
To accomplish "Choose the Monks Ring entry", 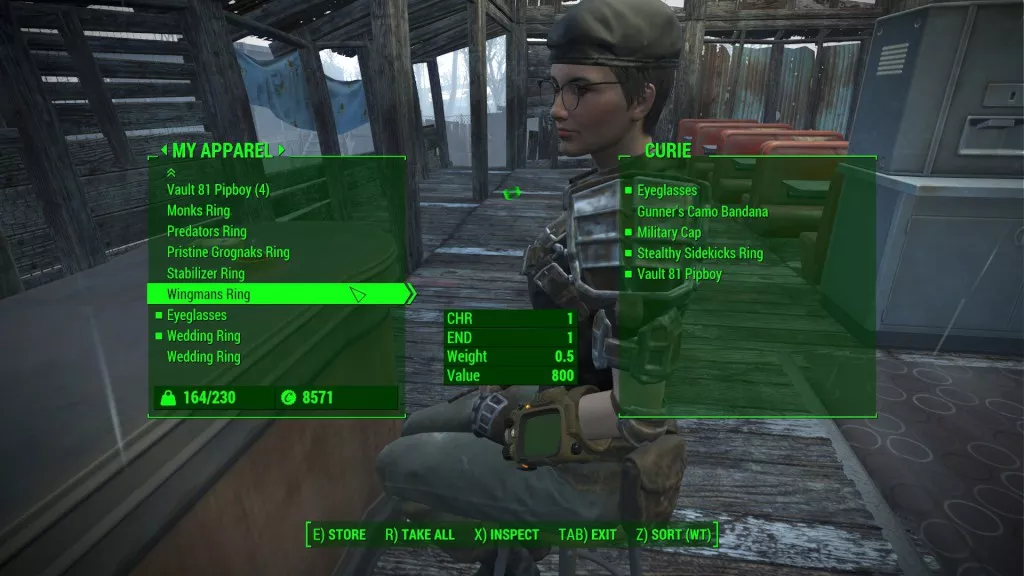I will tap(198, 211).
